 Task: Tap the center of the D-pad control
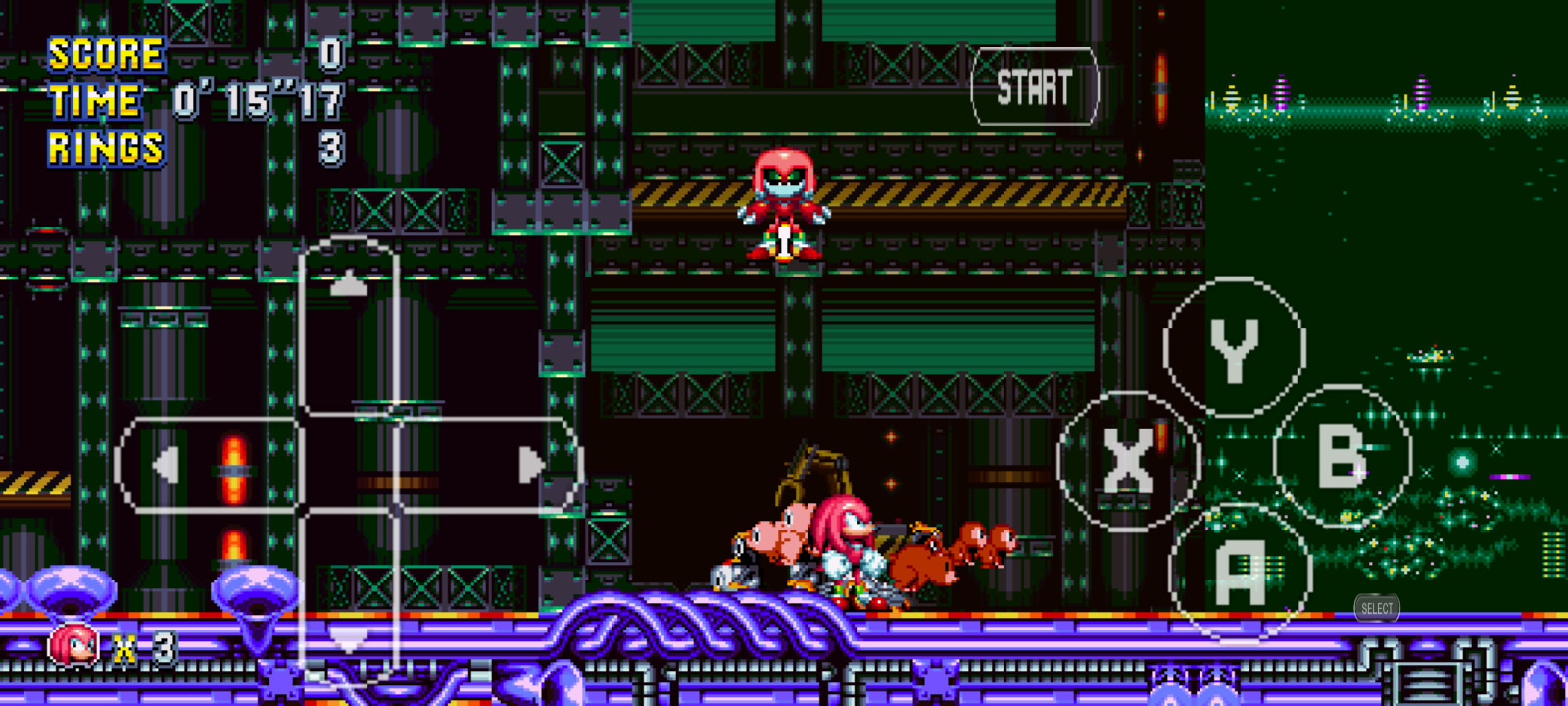350,463
